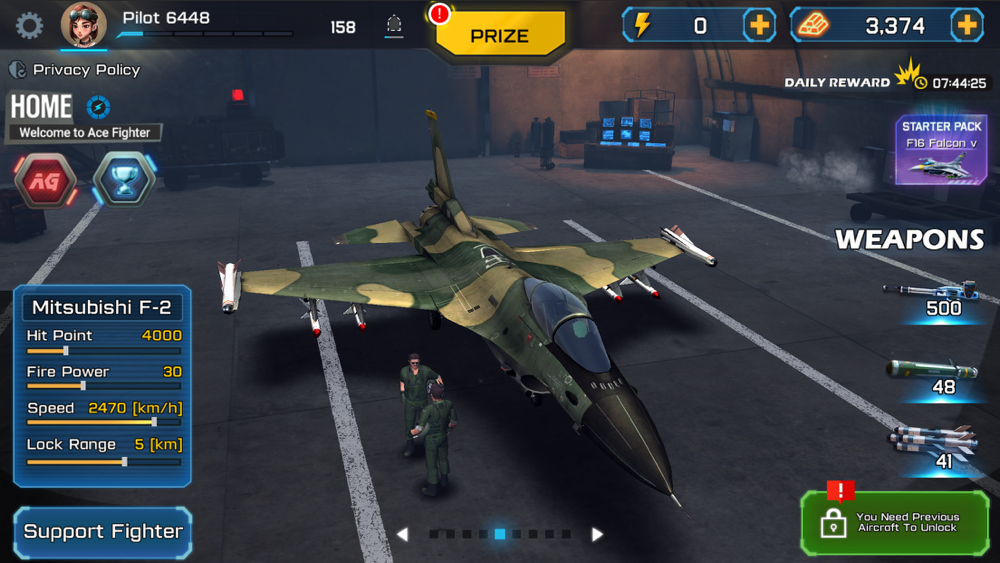The width and height of the screenshot is (1000, 563).
Task: Tap the notification bell icon by 158
Action: [394, 27]
